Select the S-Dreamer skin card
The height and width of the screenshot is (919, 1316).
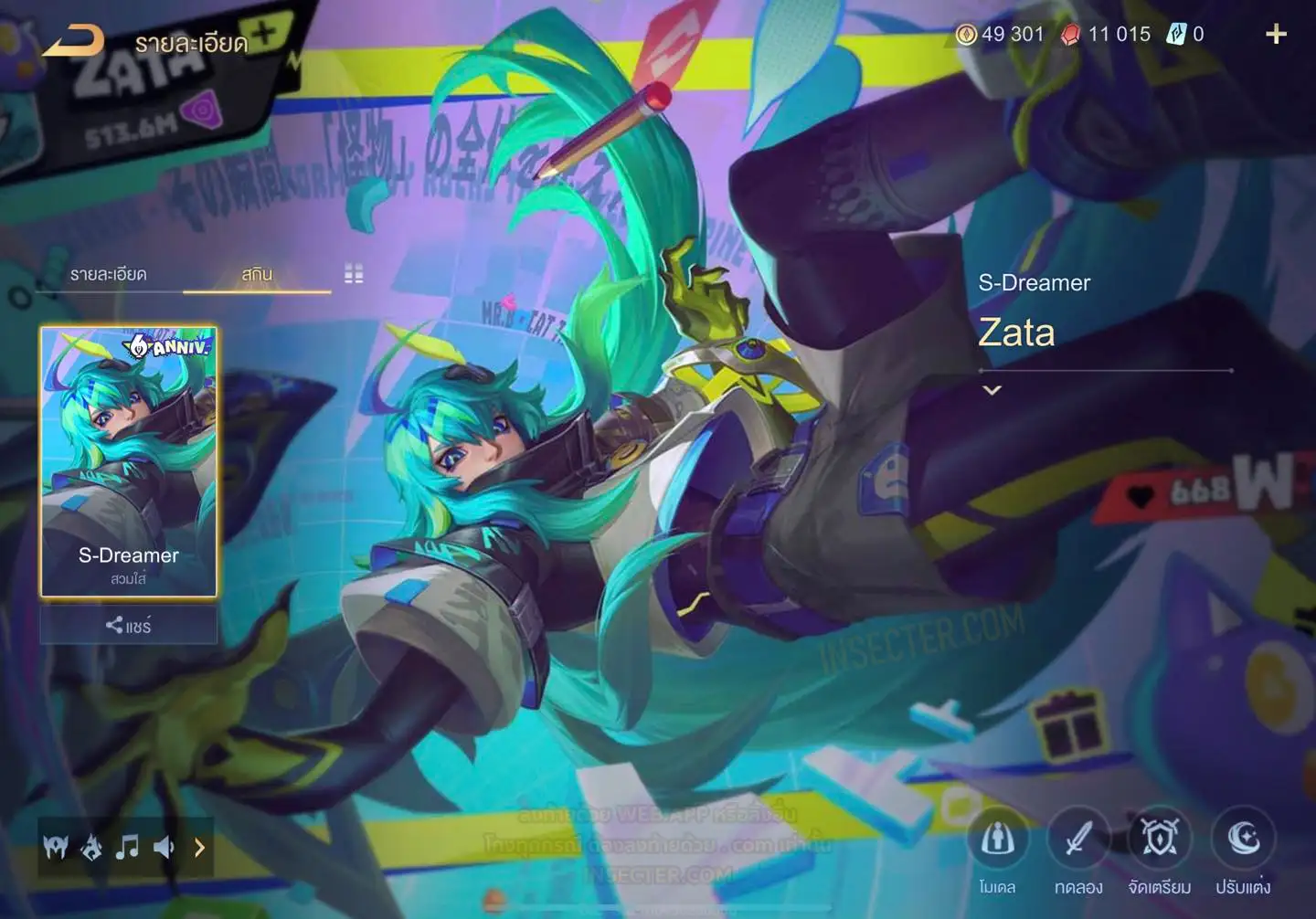(x=129, y=461)
